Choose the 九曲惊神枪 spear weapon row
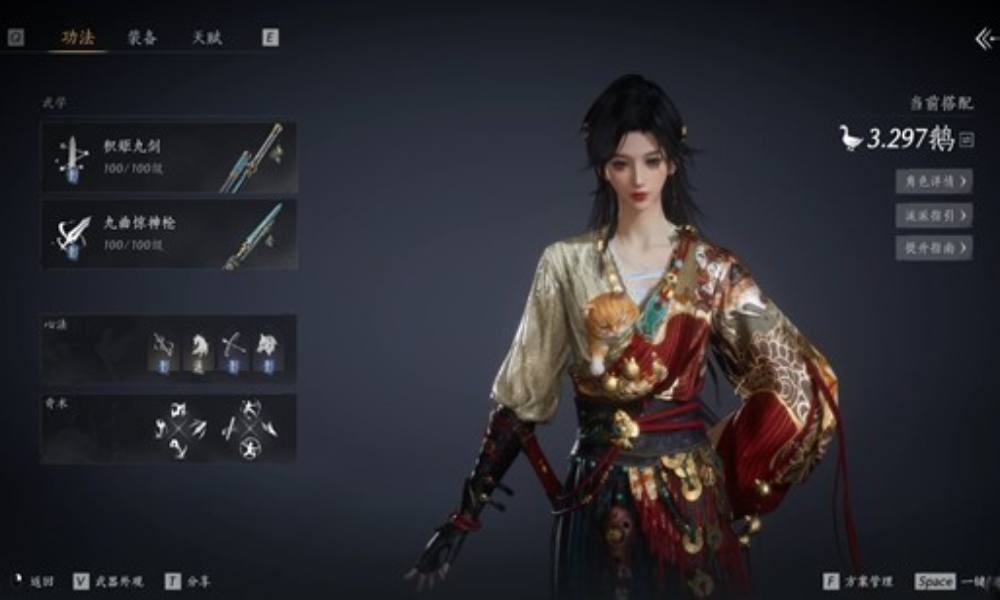This screenshot has width=1000, height=600. coord(168,234)
